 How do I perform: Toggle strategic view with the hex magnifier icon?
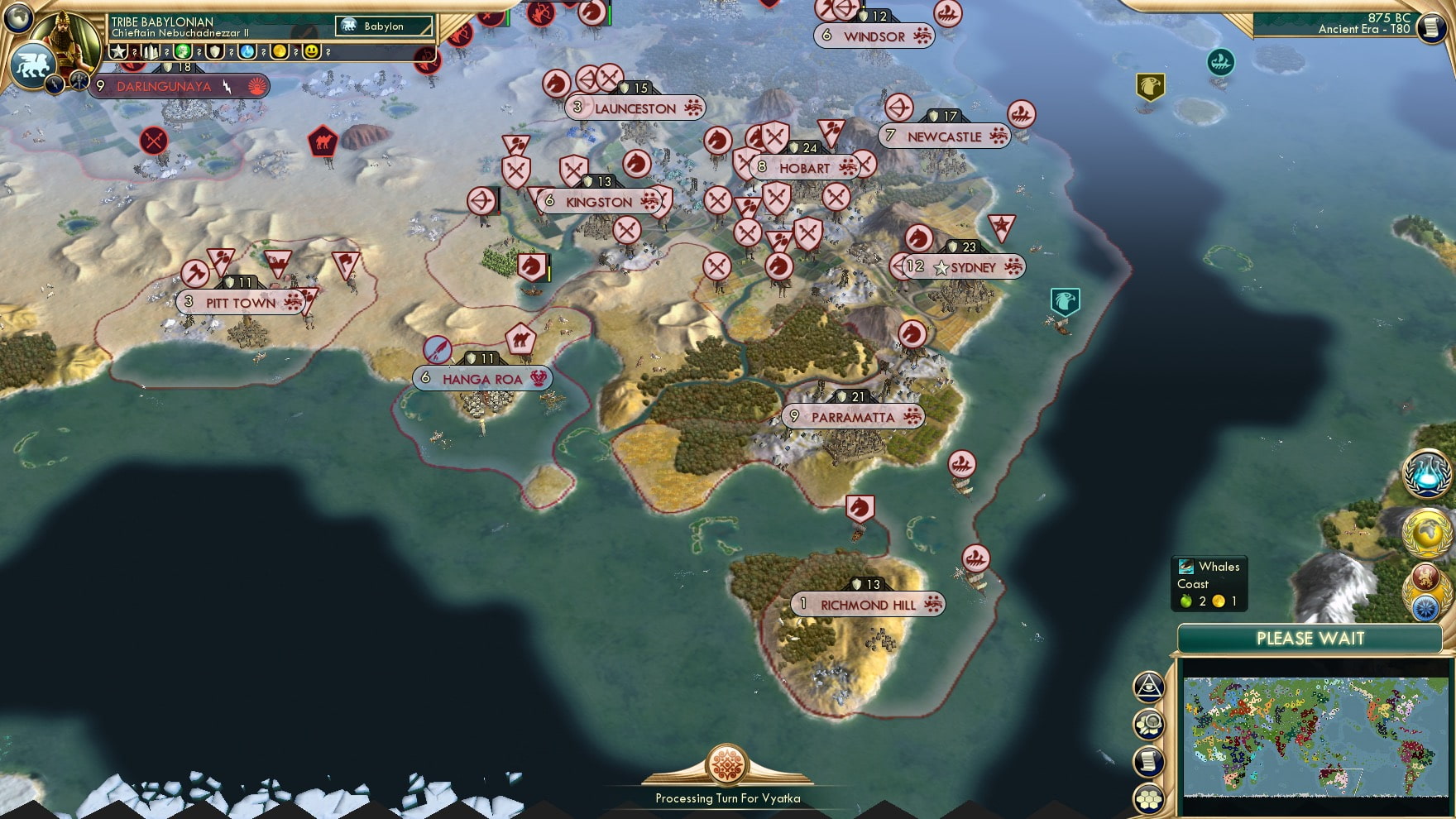point(1149,722)
